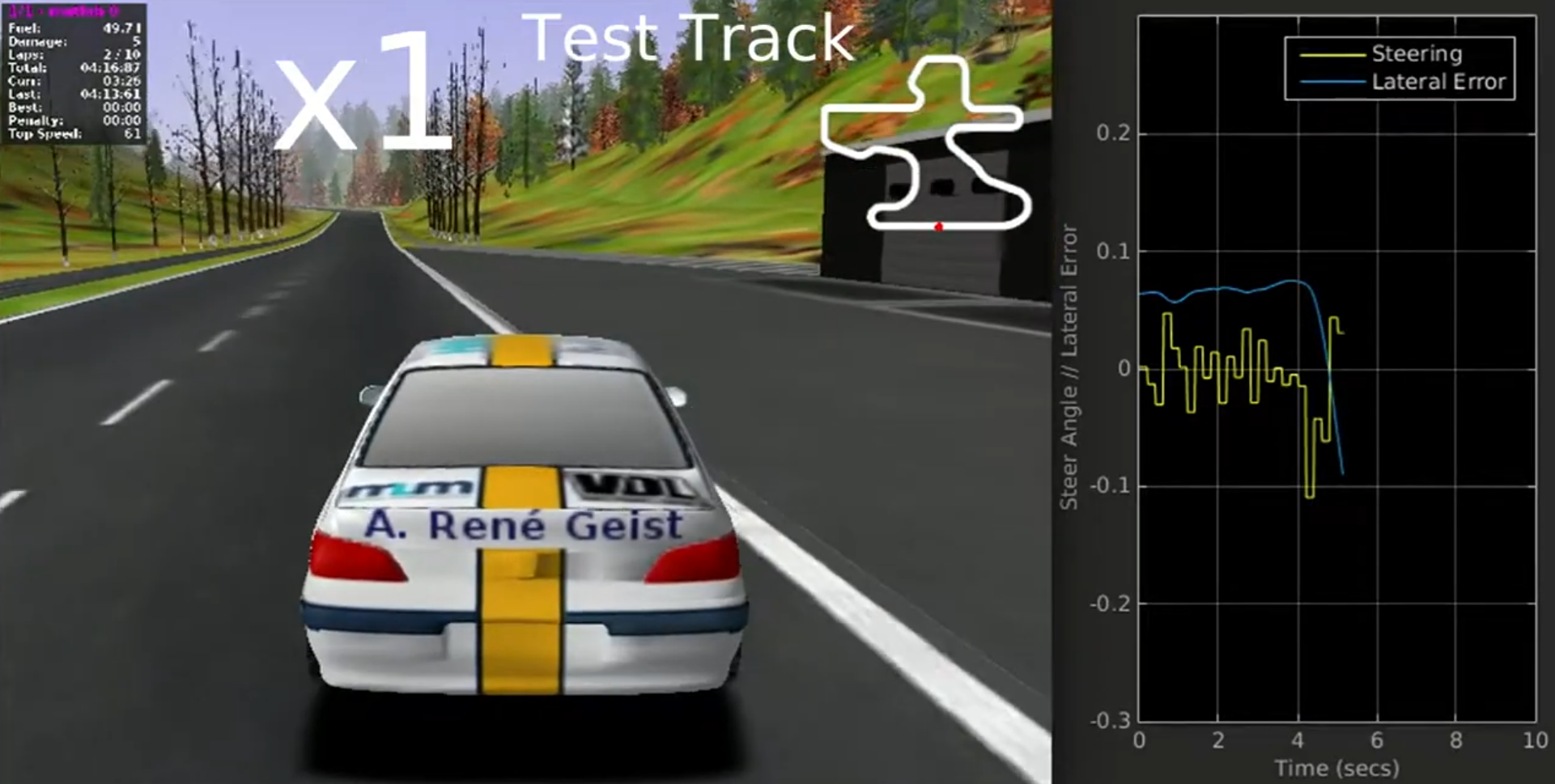Expand the driver stats HUD panel

(x=71, y=77)
